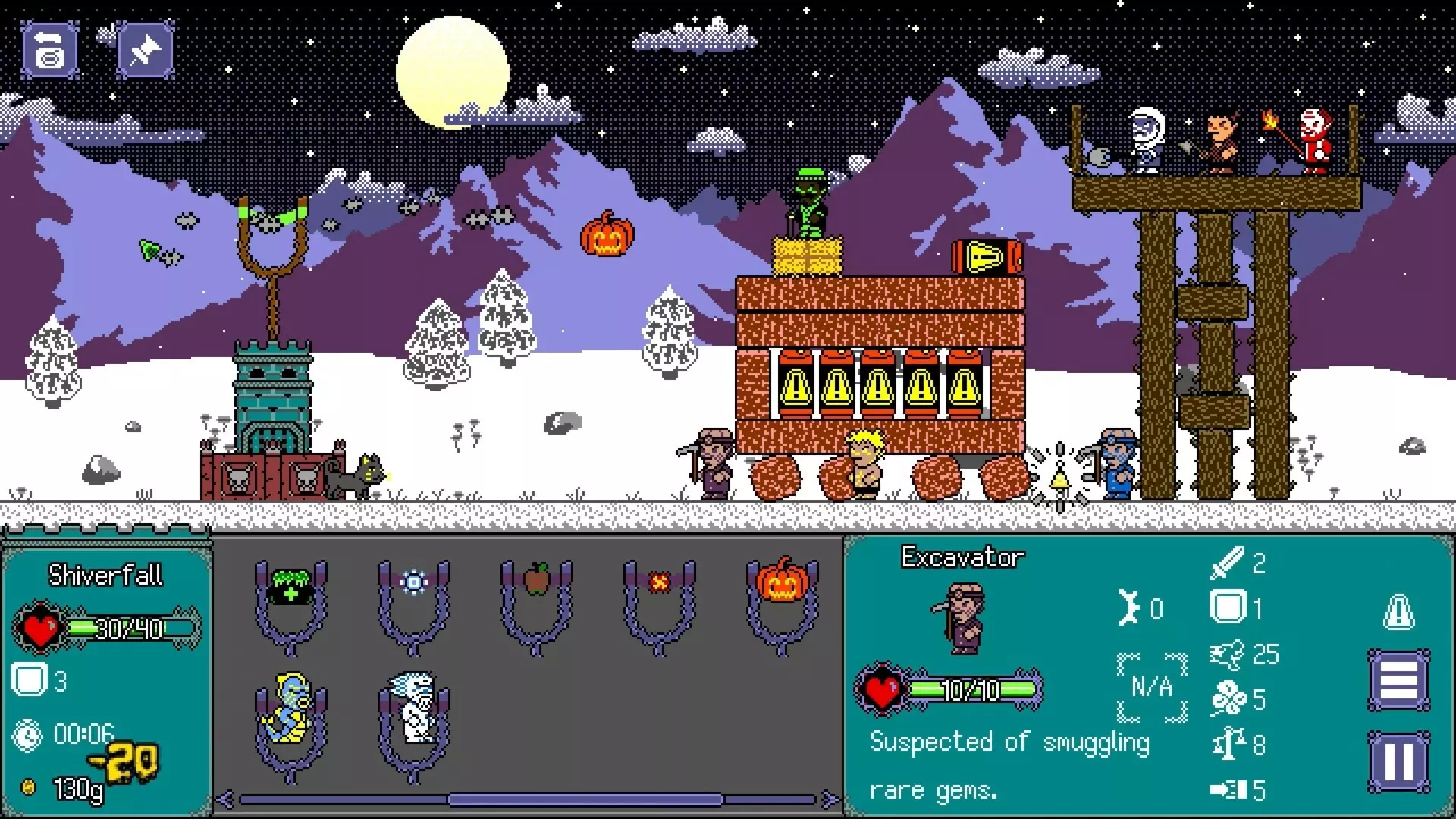
Task: Toggle the pushpin button
Action: (145, 50)
